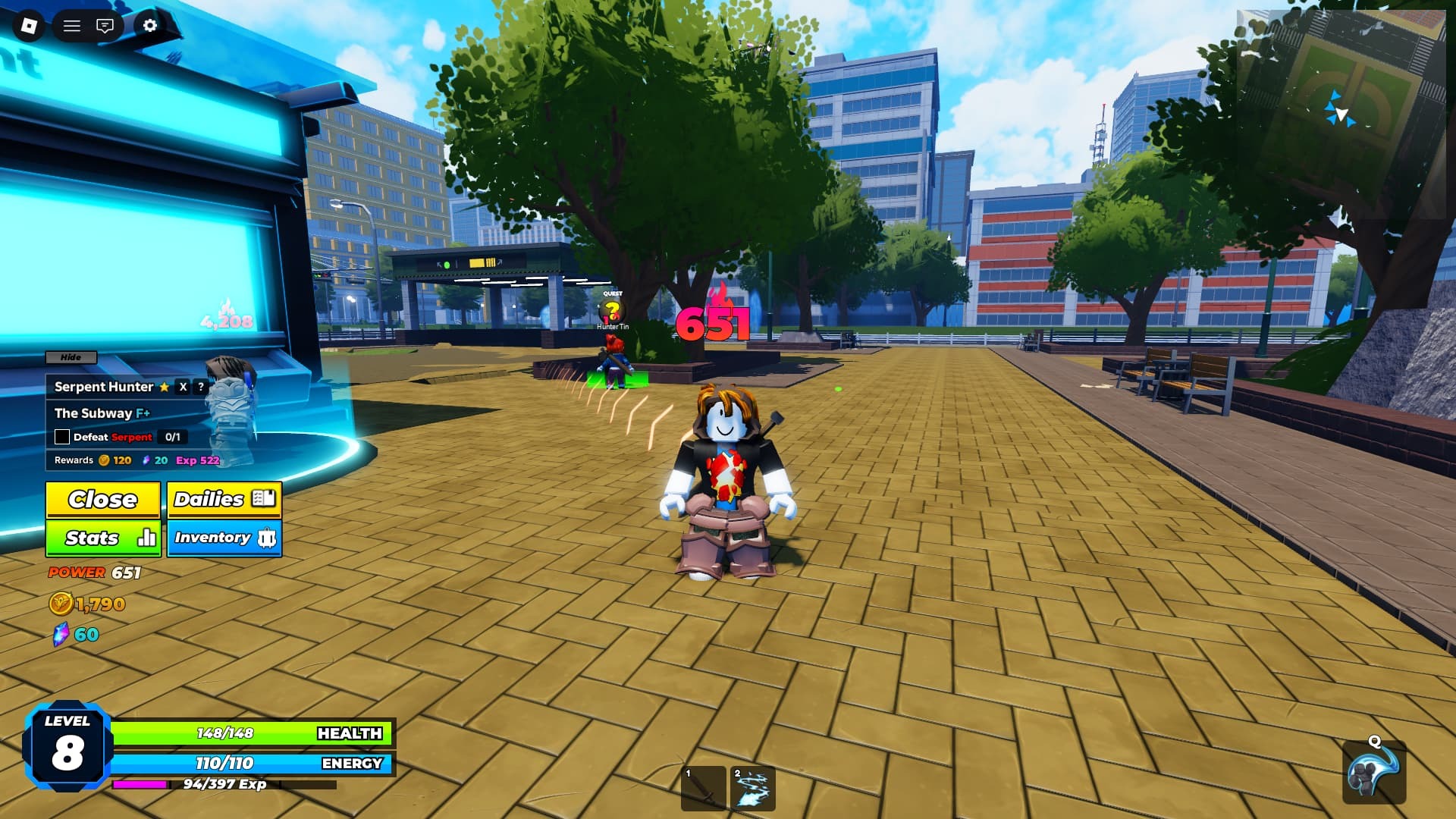Hide the quest tracker panel

[71, 357]
